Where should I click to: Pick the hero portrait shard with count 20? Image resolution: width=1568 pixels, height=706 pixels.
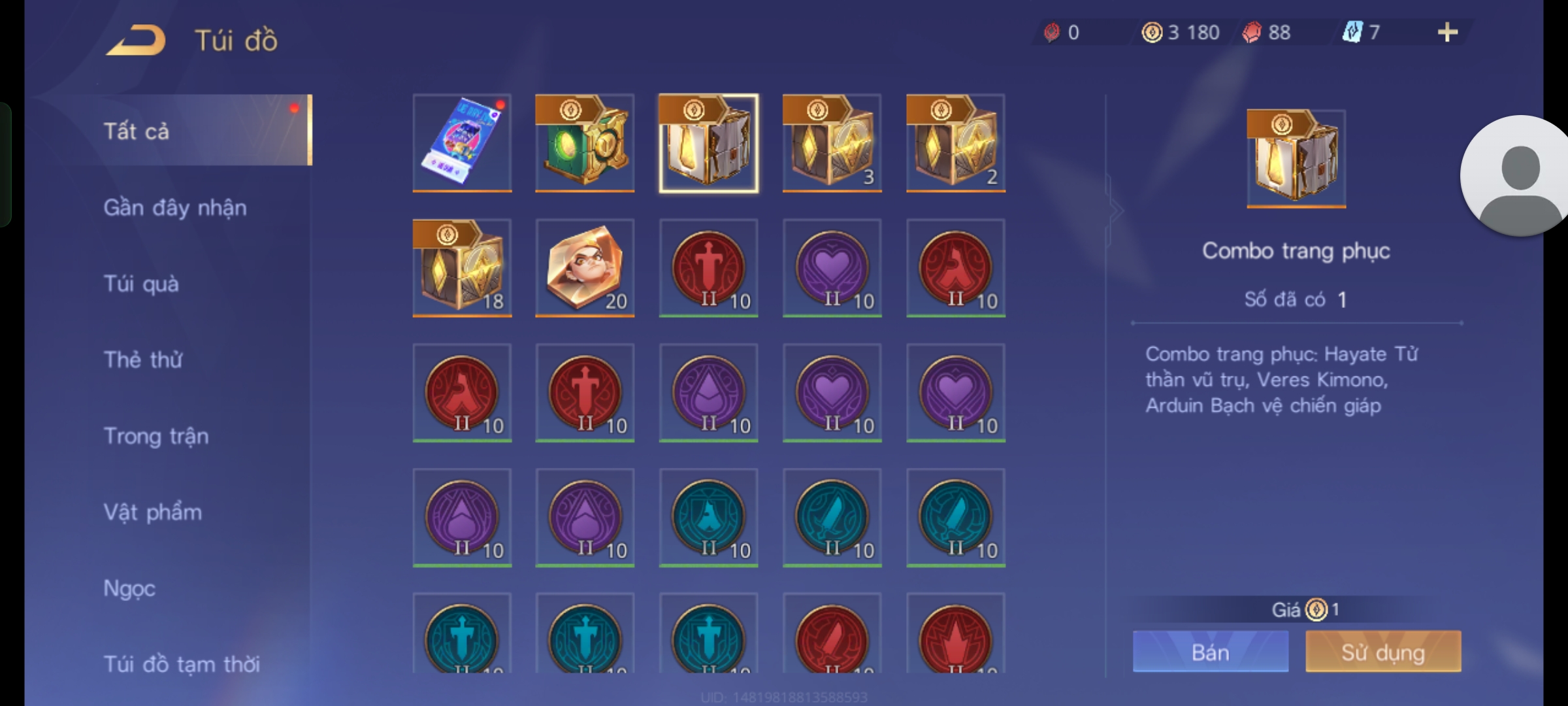click(x=585, y=268)
